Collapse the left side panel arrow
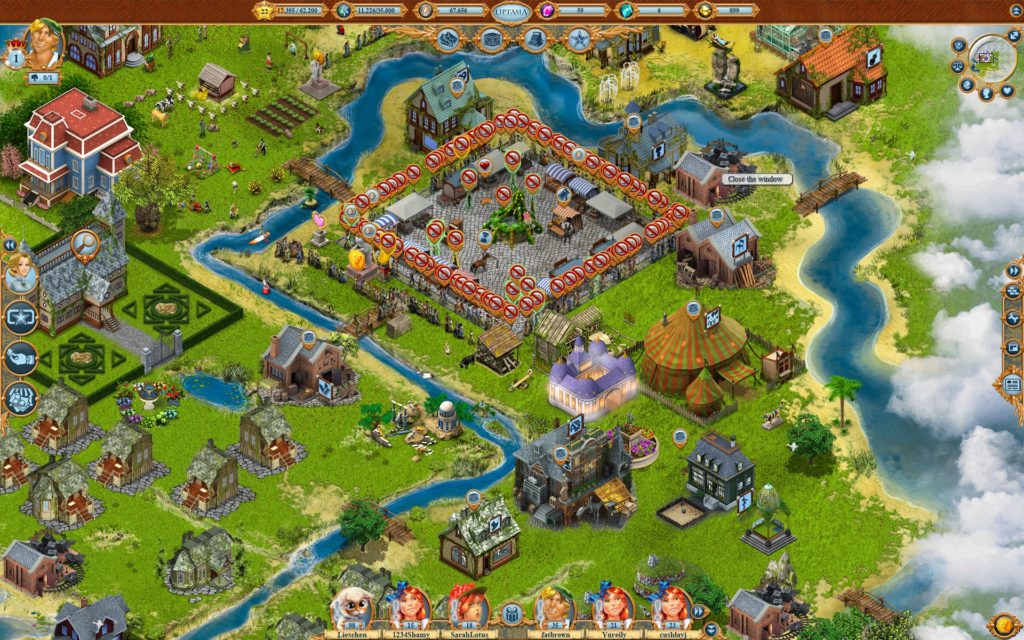Viewport: 1024px width, 640px height. (10, 244)
